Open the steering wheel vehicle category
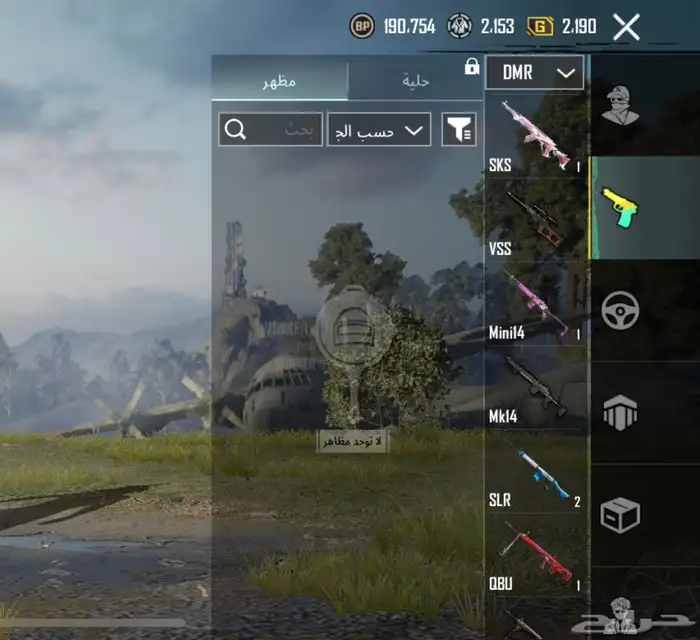The height and width of the screenshot is (640, 700). pyautogui.click(x=621, y=310)
